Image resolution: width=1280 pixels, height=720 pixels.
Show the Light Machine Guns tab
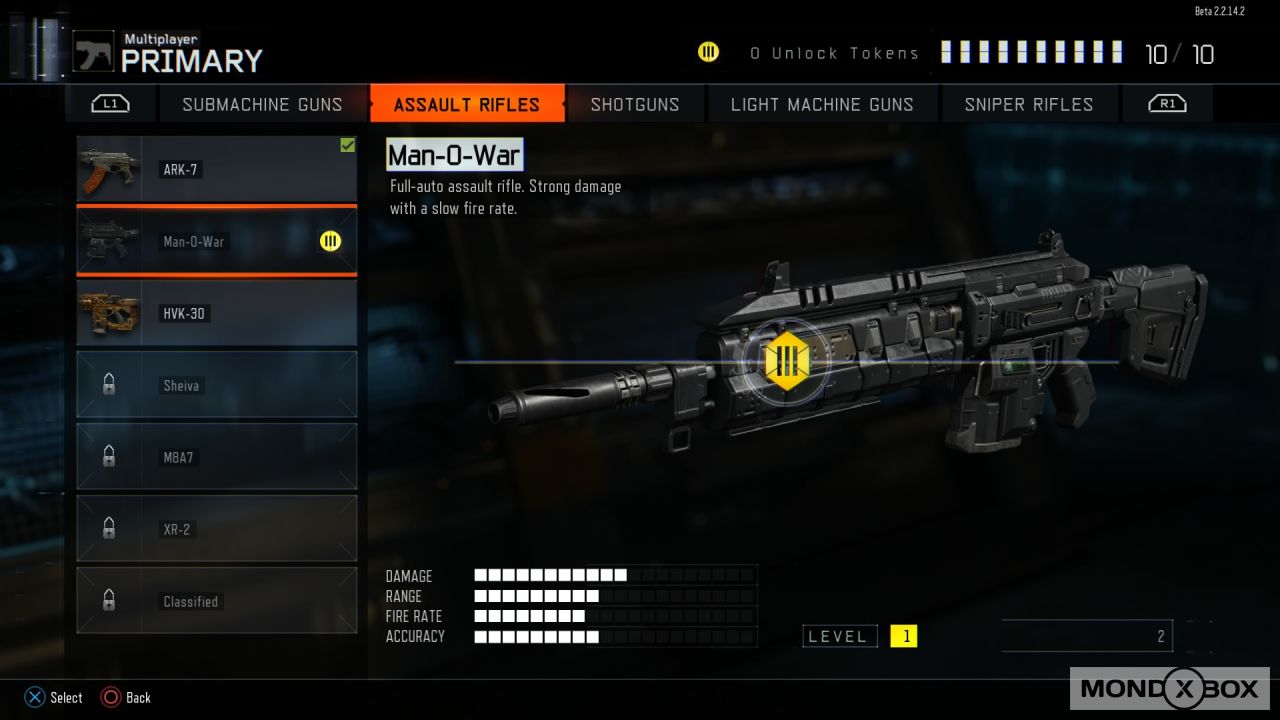click(x=822, y=104)
